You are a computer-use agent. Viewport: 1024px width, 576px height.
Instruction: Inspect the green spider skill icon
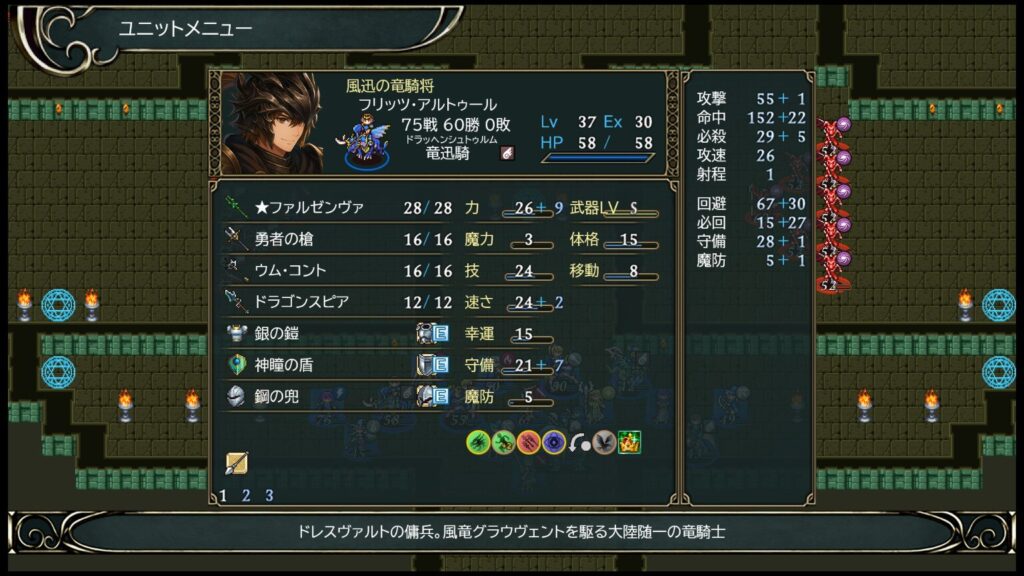[x=478, y=441]
